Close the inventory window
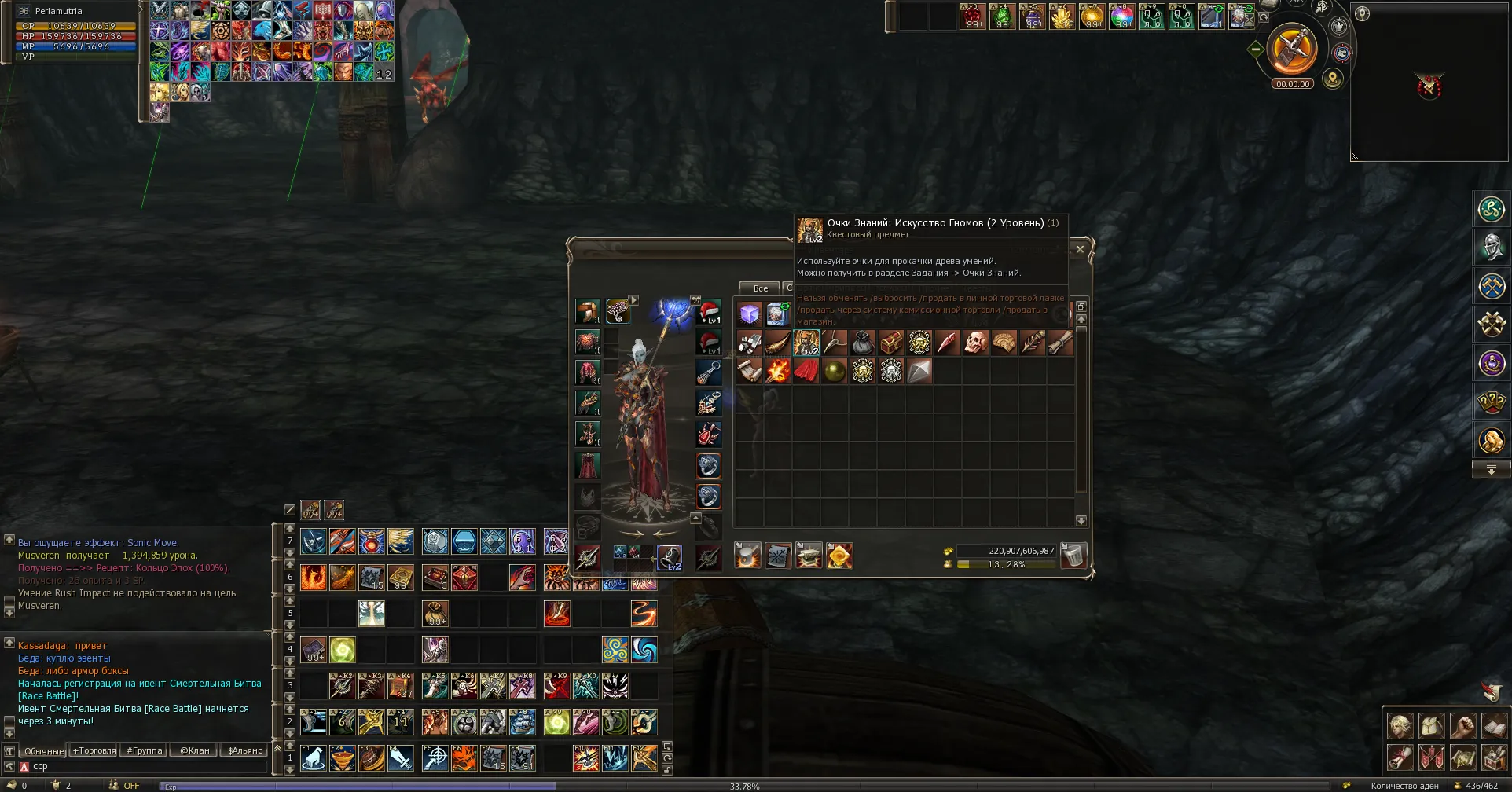 click(x=1080, y=249)
